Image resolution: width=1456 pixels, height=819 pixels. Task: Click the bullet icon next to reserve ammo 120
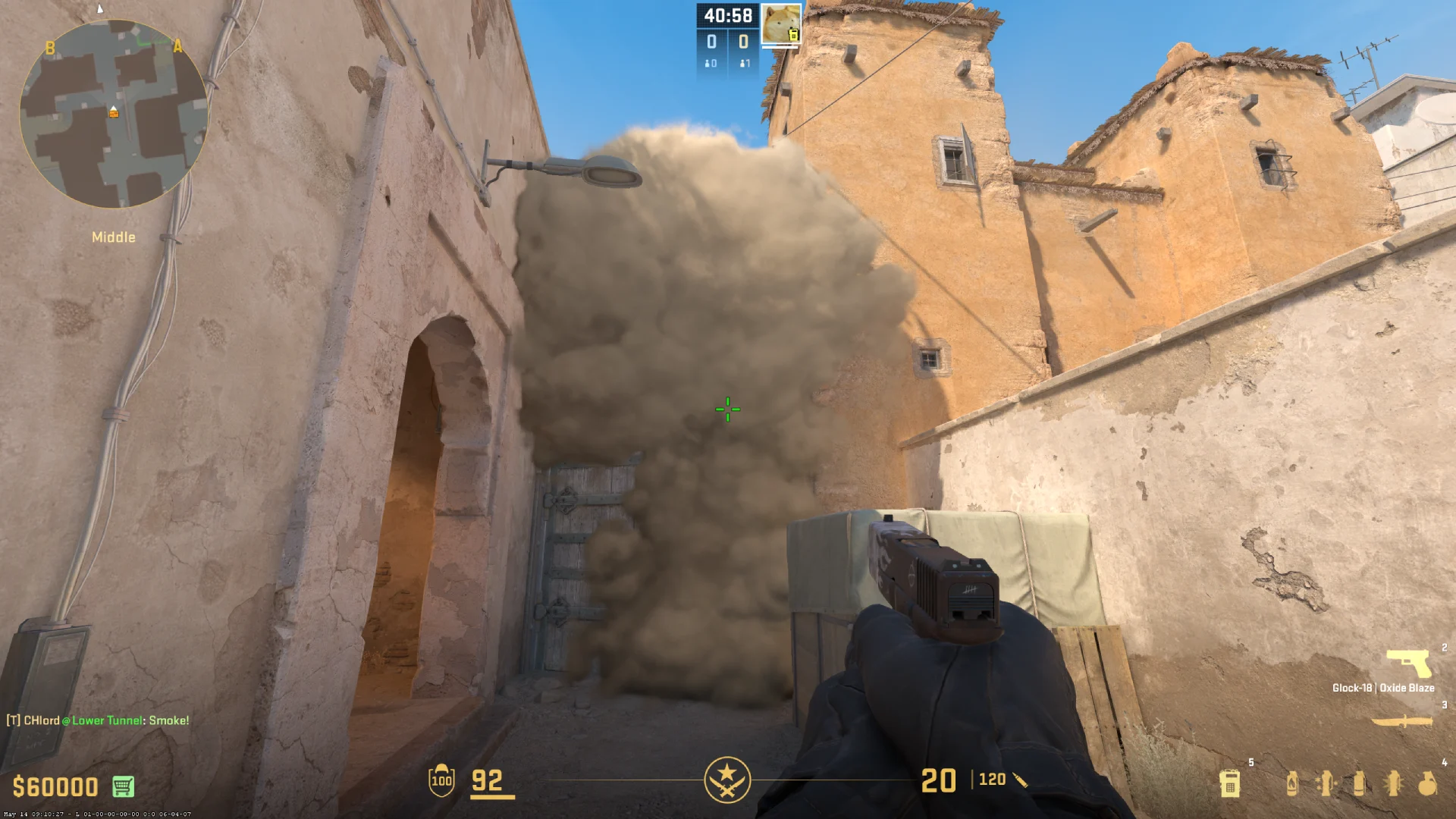pos(1020,779)
